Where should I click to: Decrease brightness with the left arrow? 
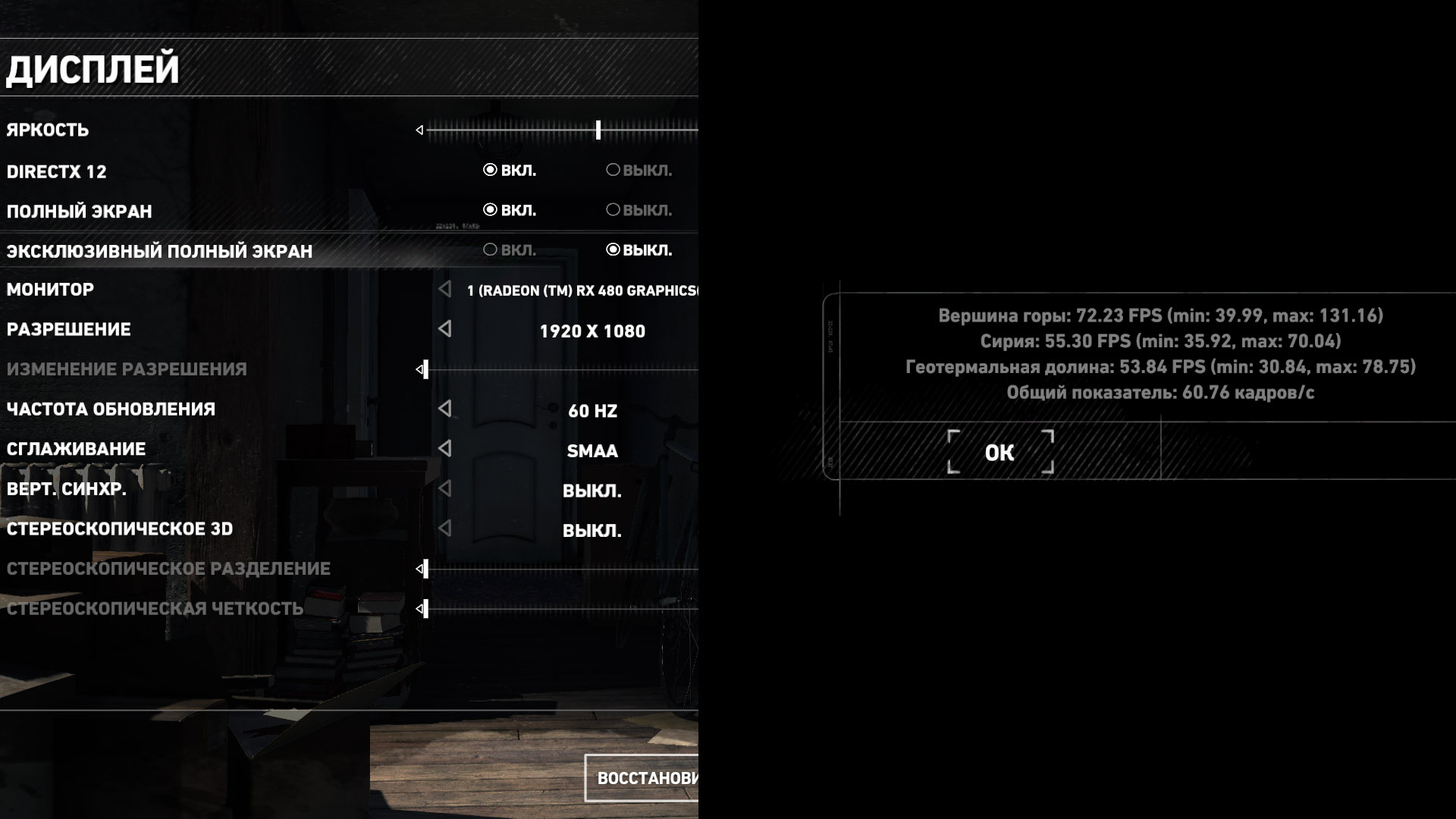(x=419, y=130)
